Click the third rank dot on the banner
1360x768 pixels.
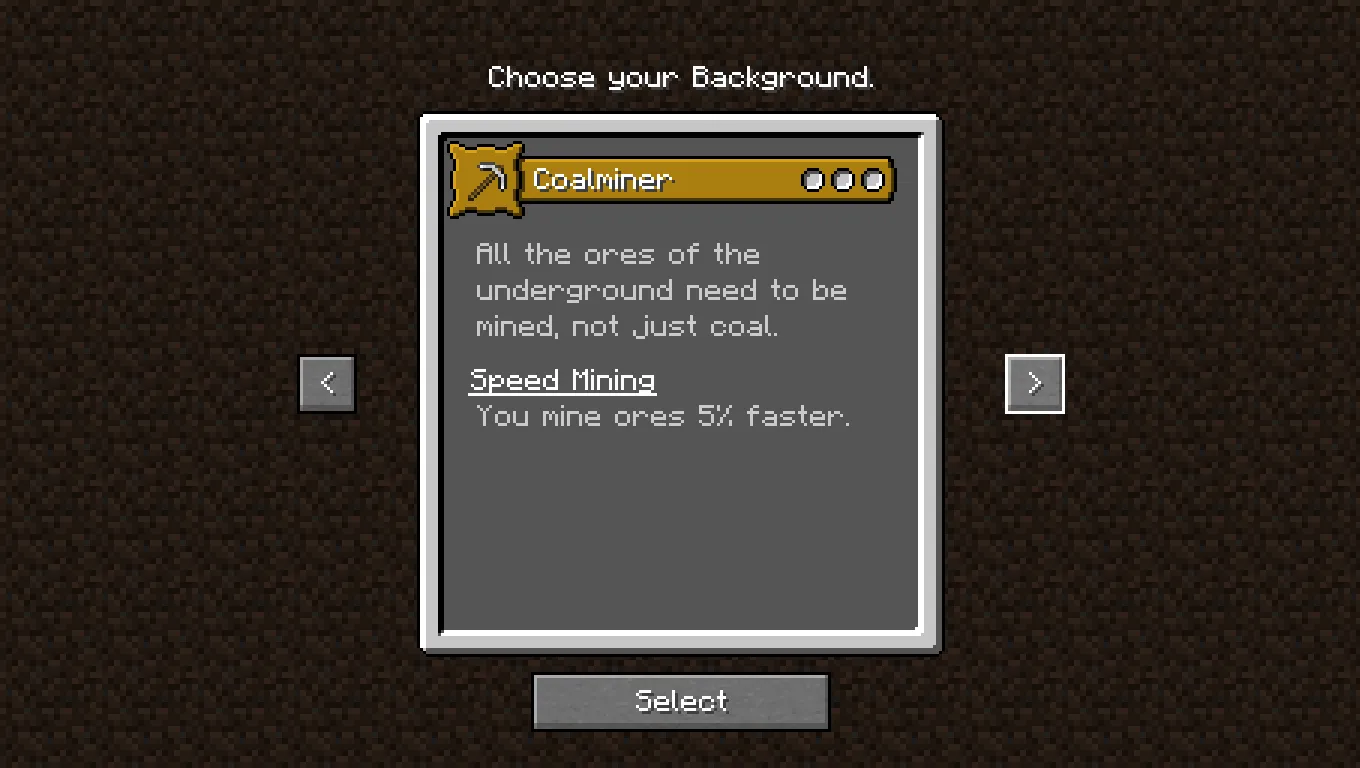[873, 180]
